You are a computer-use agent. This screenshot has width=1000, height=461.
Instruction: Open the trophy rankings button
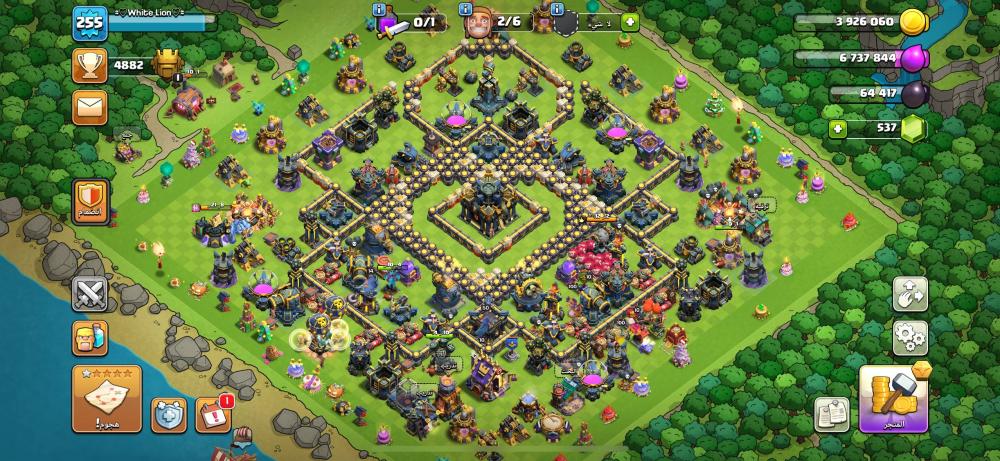point(90,66)
